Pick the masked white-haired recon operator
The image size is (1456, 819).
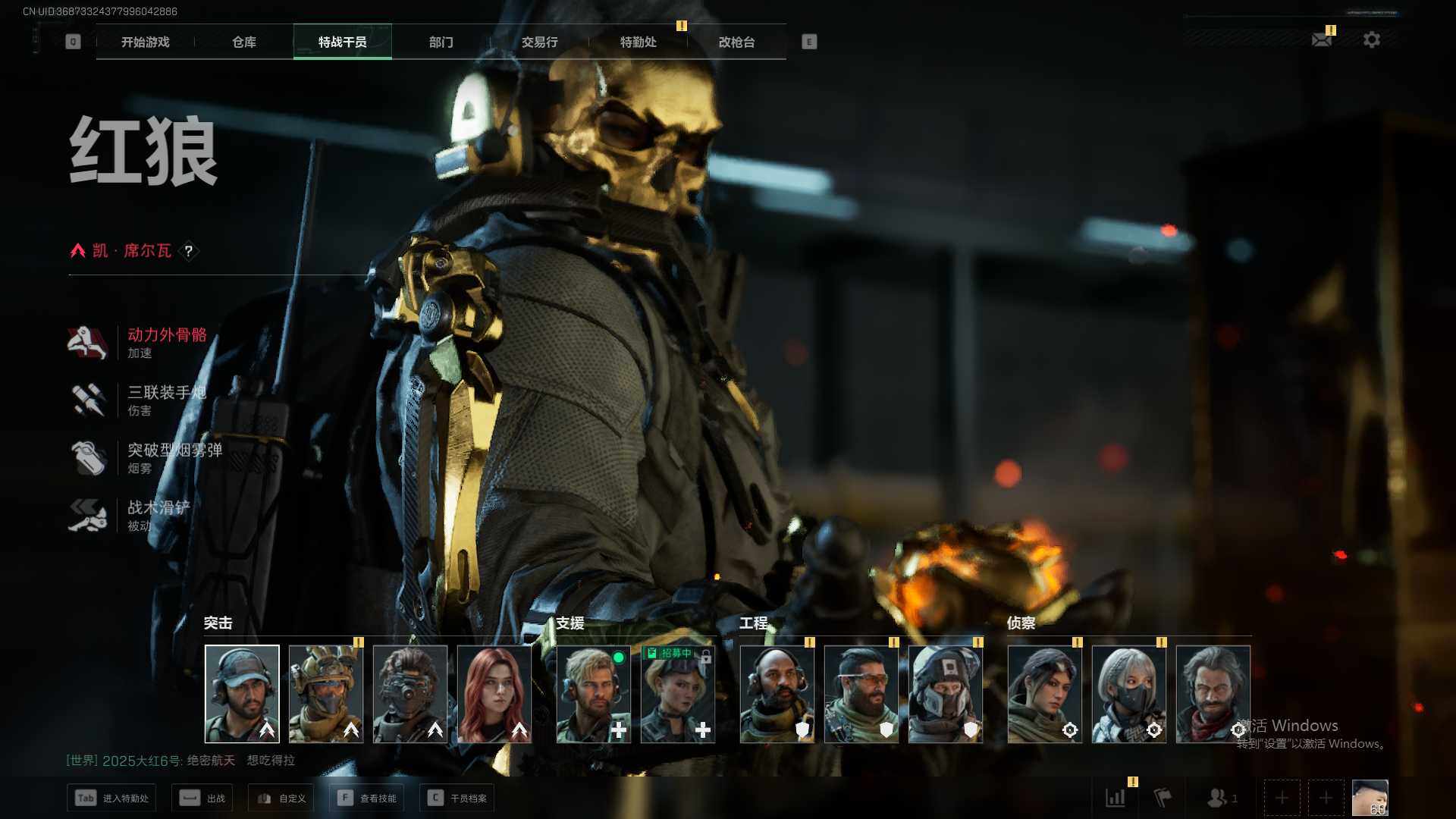click(x=1129, y=694)
